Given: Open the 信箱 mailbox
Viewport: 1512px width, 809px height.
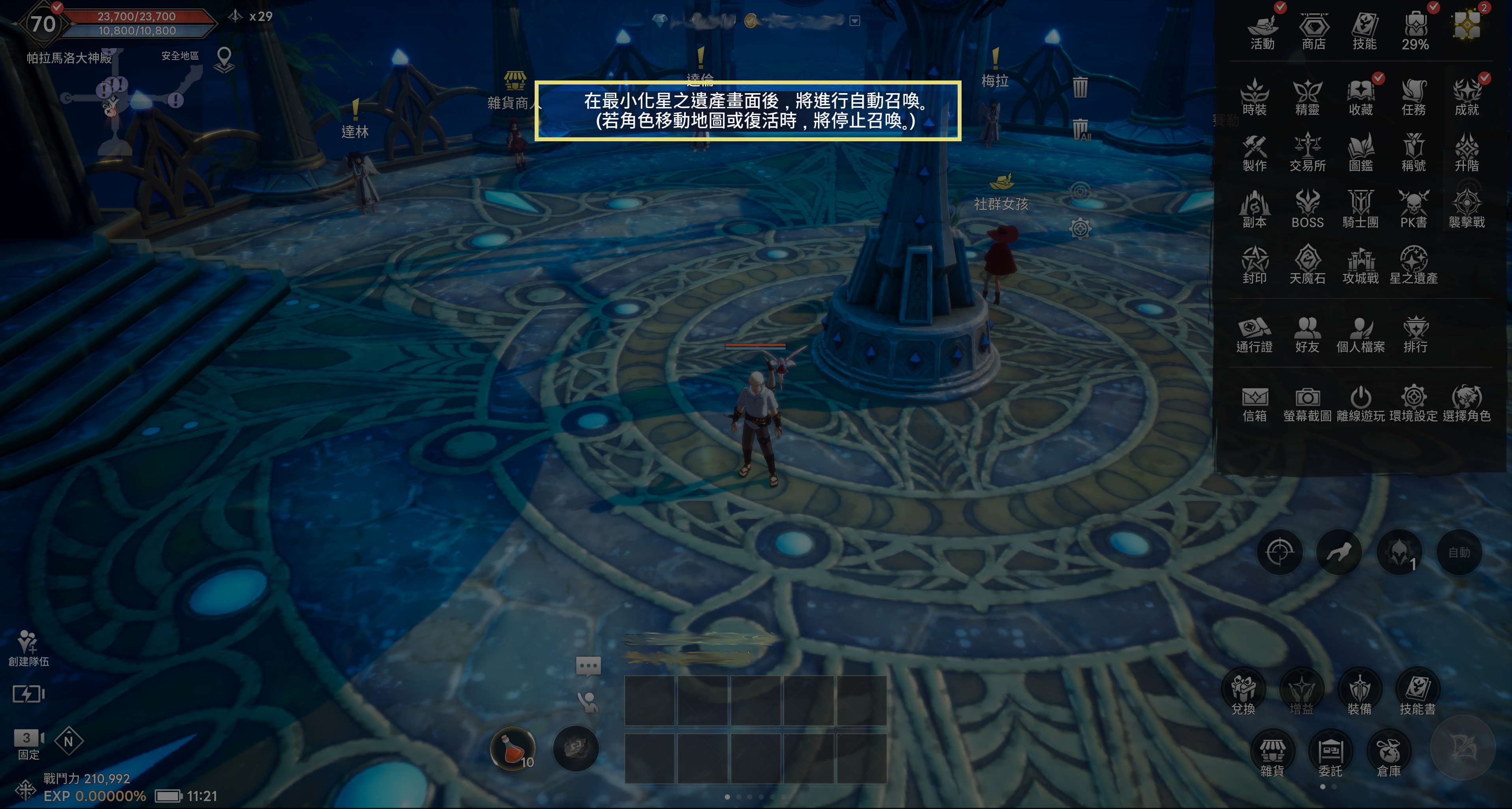Looking at the screenshot, I should (x=1254, y=403).
